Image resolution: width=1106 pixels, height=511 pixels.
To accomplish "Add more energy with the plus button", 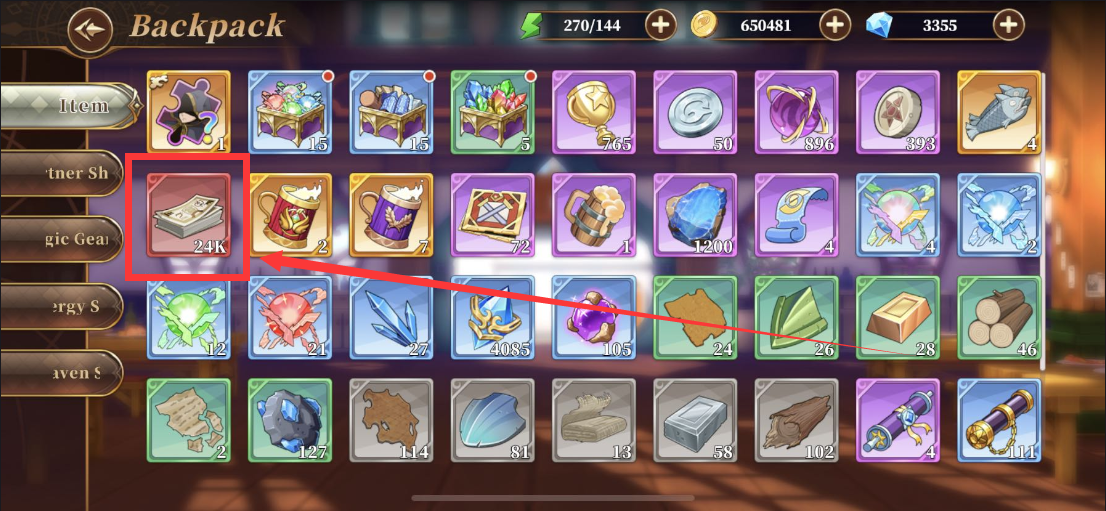I will point(660,25).
